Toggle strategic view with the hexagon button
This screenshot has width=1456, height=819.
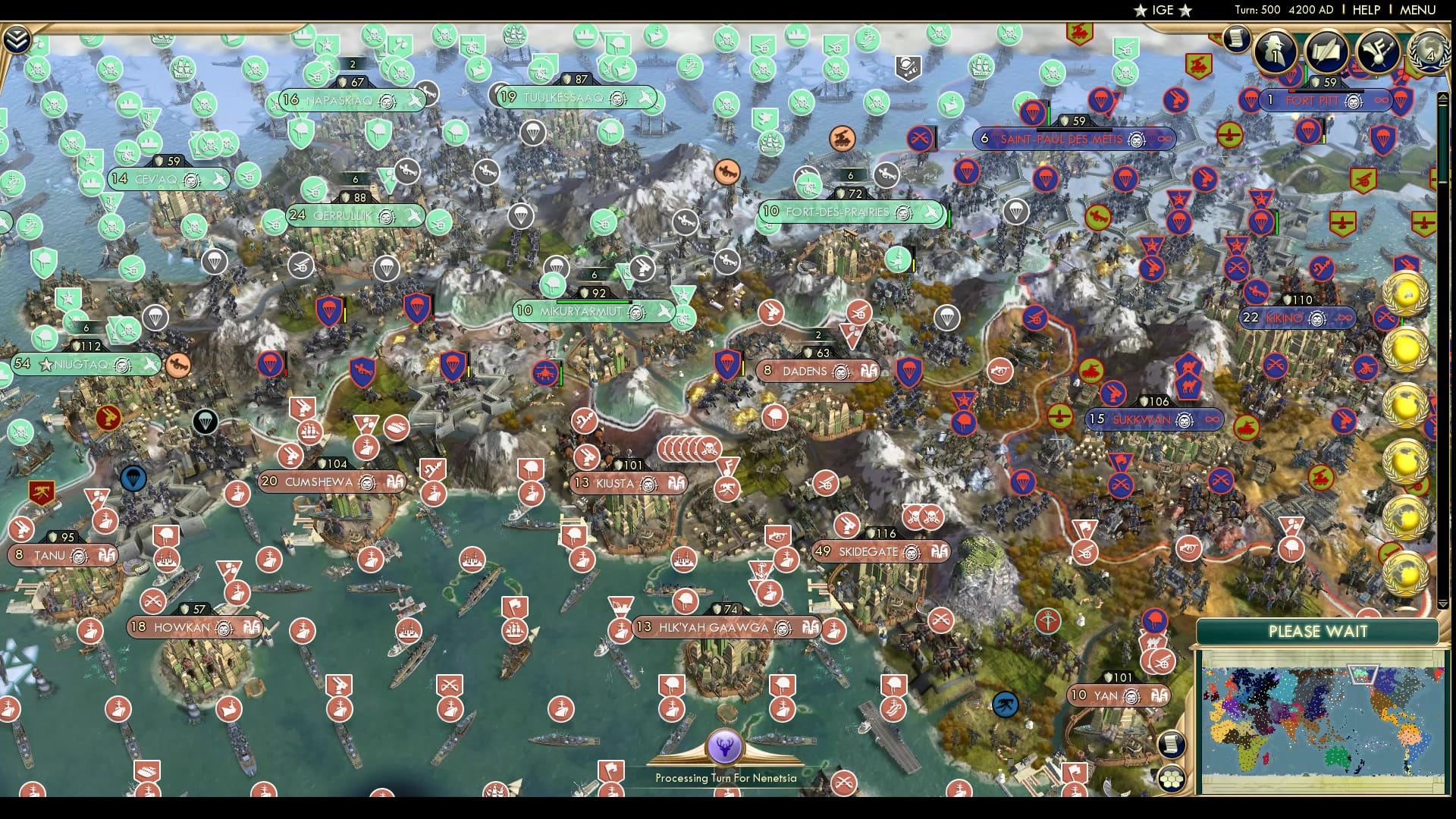click(1172, 778)
